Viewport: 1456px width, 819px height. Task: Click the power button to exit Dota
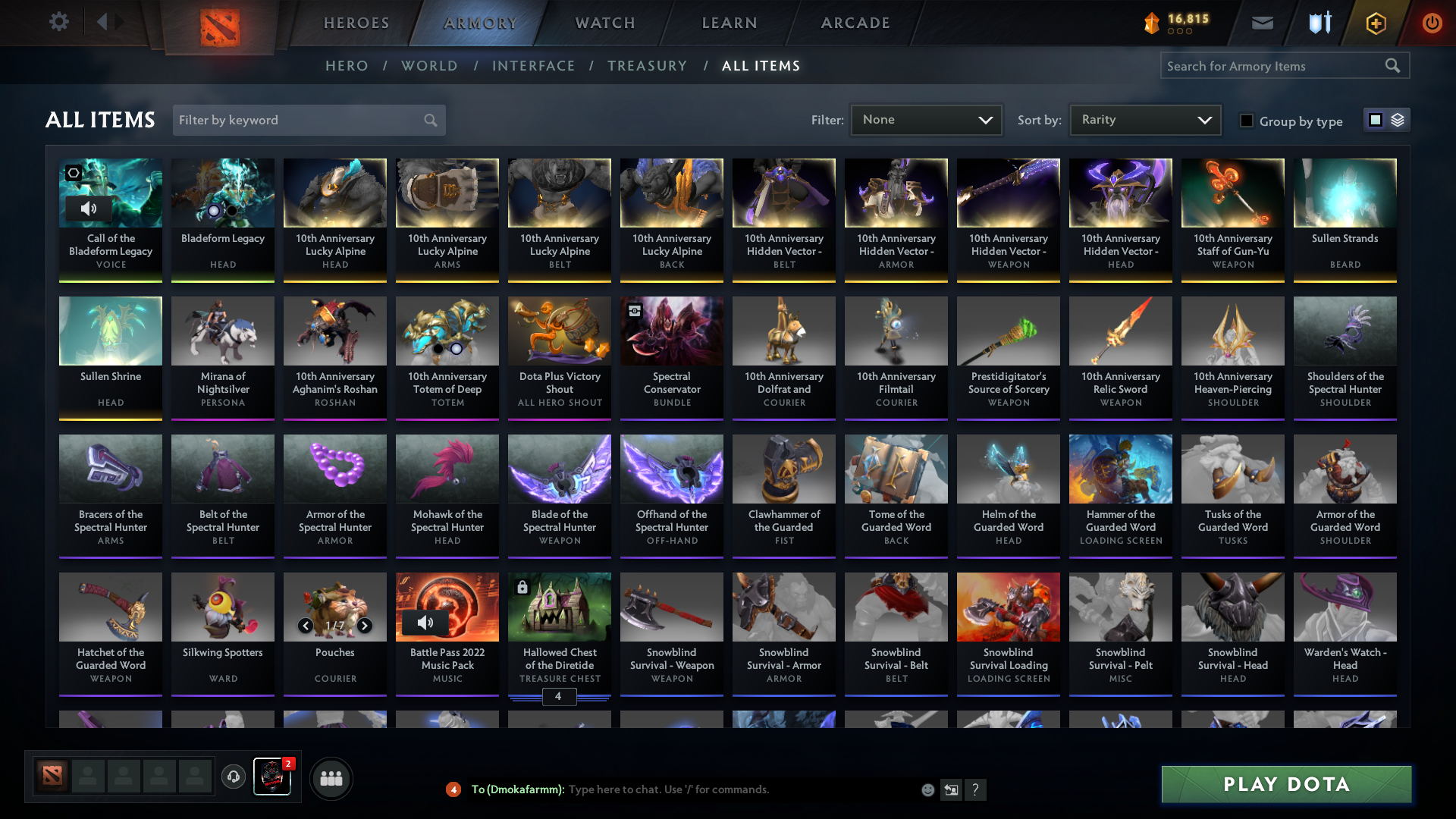[1432, 23]
